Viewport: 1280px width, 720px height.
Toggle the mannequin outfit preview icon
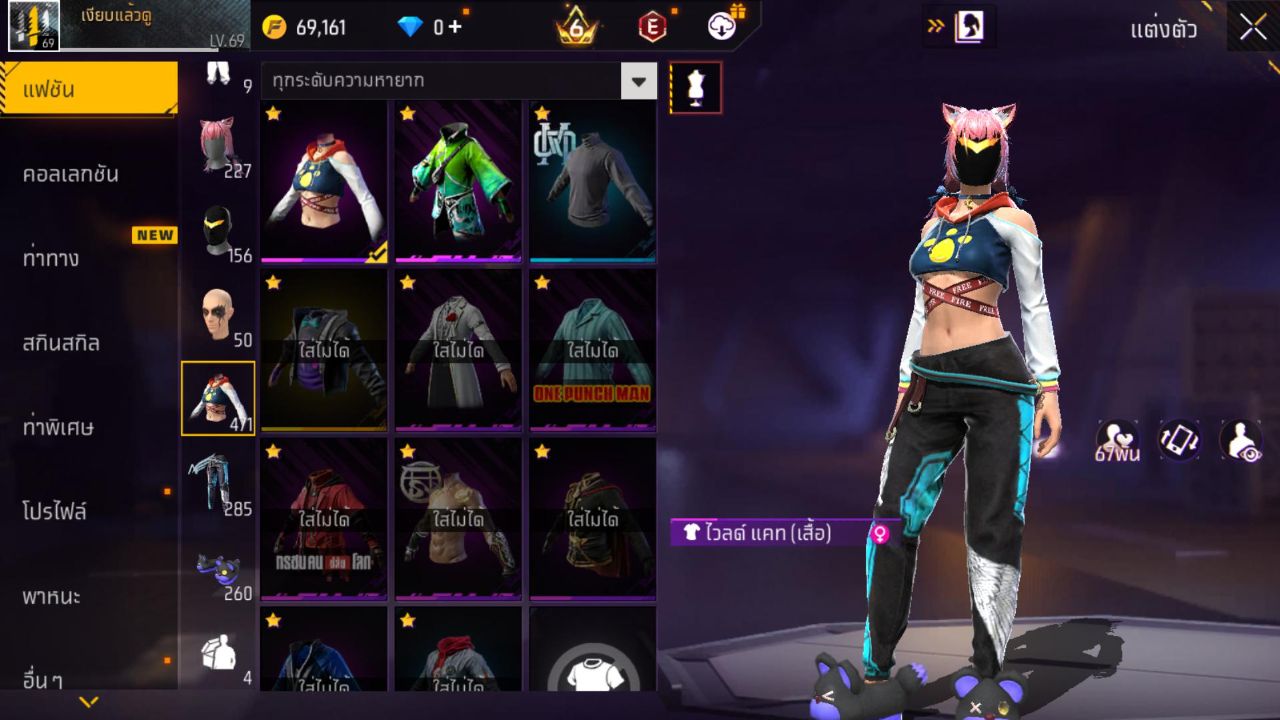point(694,87)
